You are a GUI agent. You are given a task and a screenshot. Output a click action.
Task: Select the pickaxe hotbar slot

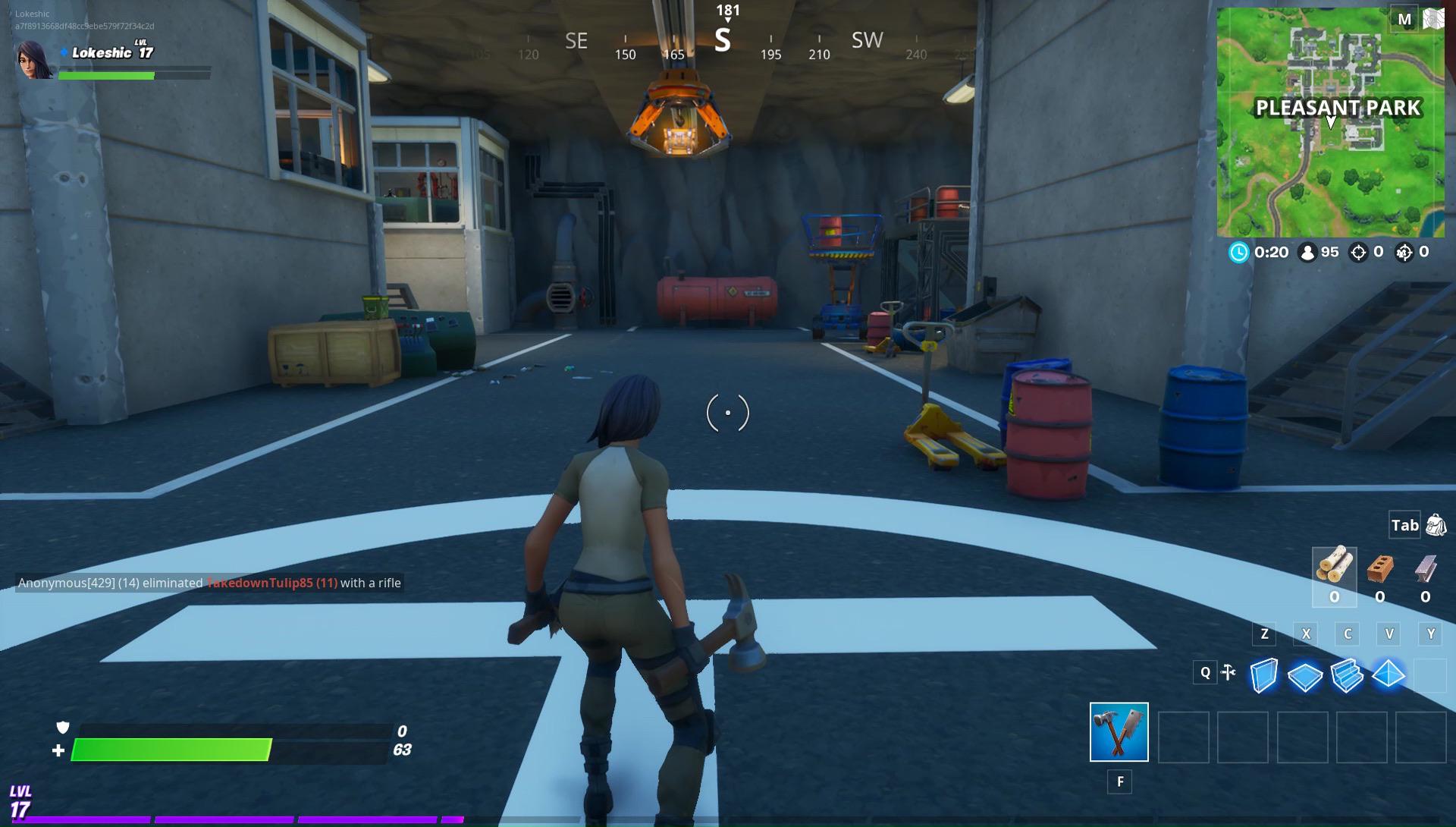coord(1119,732)
